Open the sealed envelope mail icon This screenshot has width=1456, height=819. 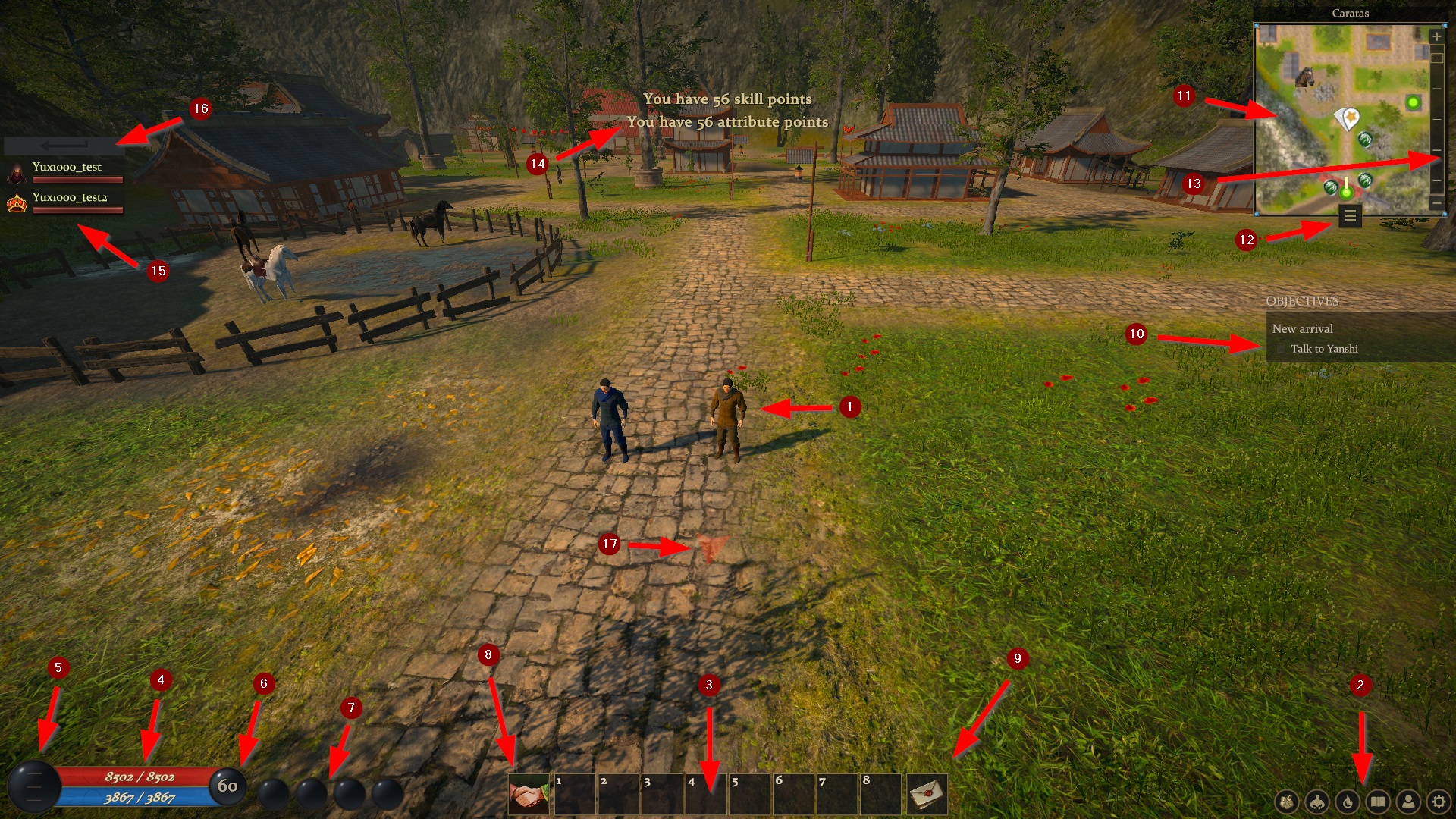tap(927, 794)
